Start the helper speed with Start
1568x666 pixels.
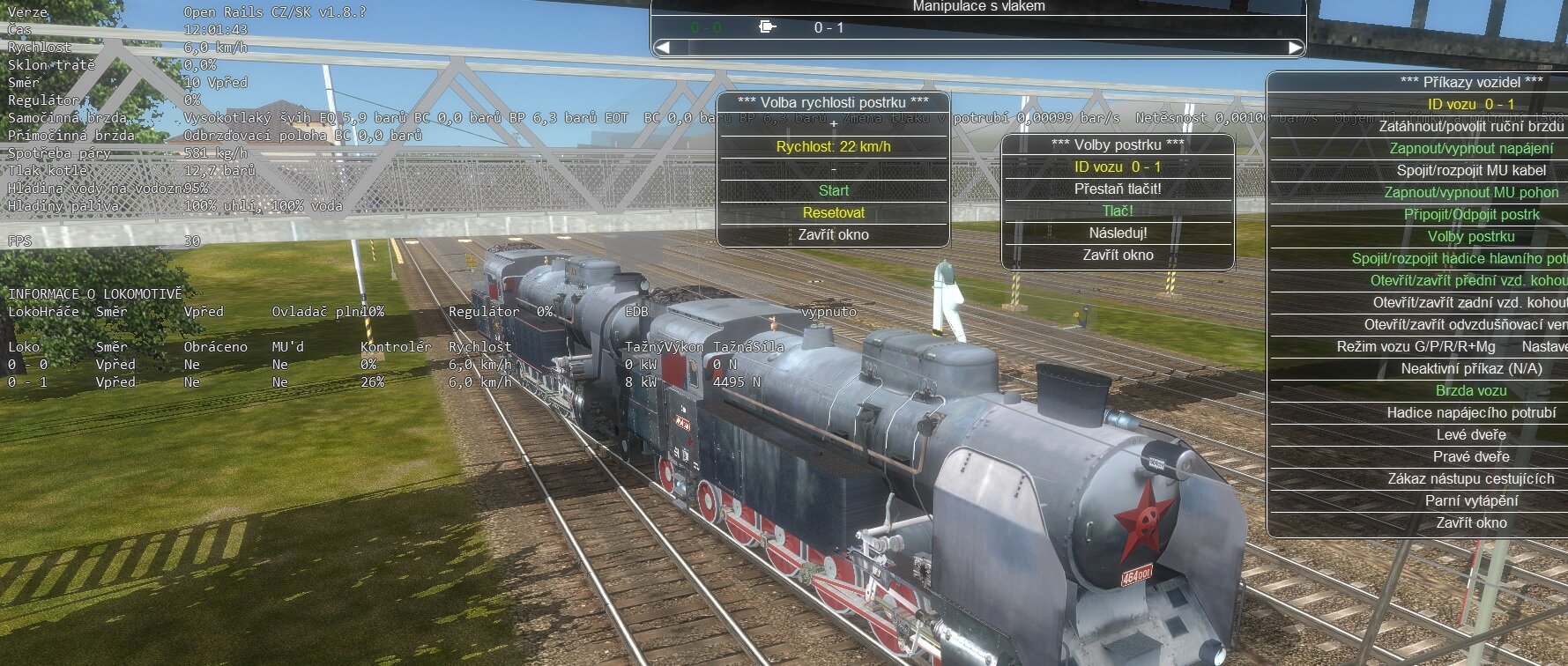[833, 190]
